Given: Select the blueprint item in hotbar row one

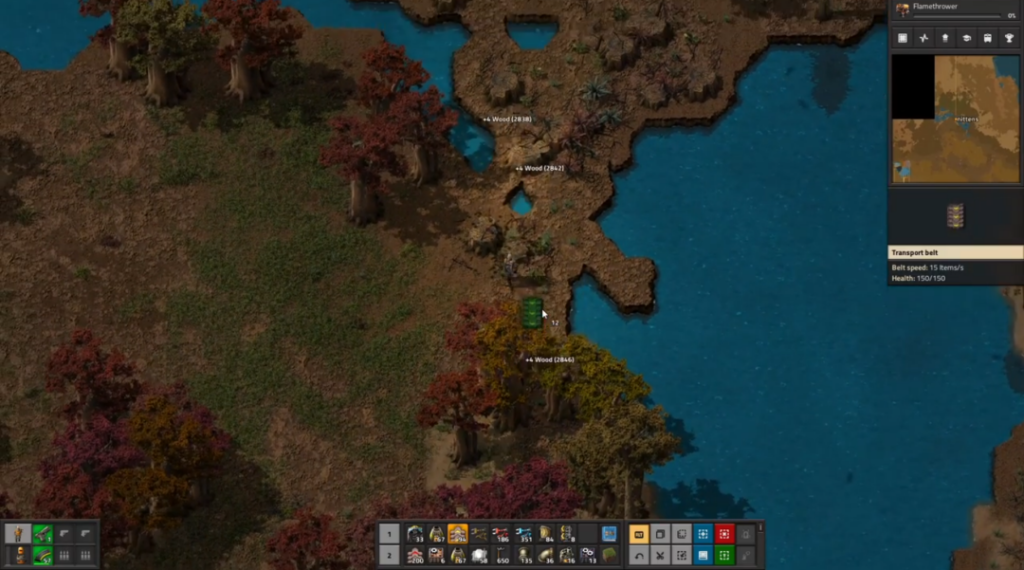Looking at the screenshot, I should 610,534.
